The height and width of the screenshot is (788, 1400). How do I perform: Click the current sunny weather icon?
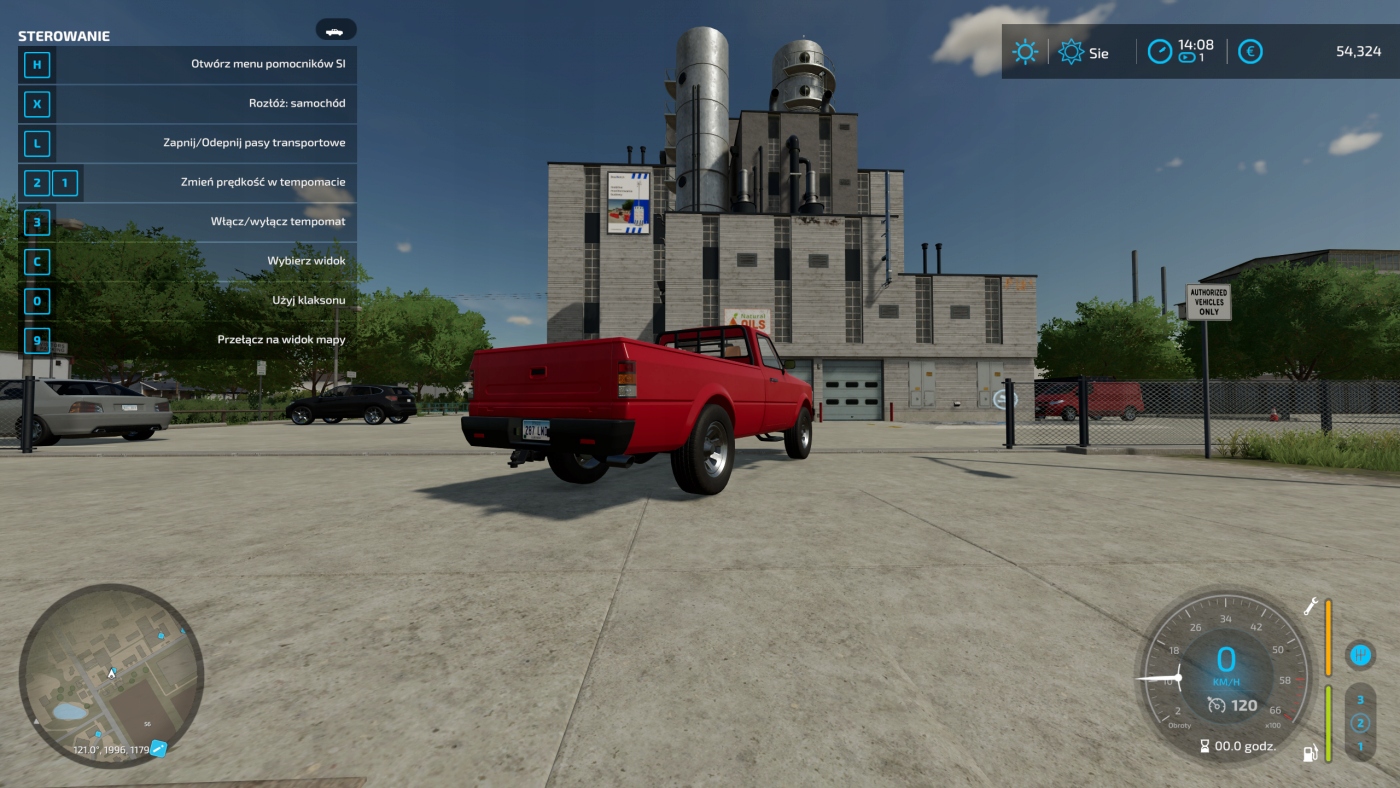1025,52
